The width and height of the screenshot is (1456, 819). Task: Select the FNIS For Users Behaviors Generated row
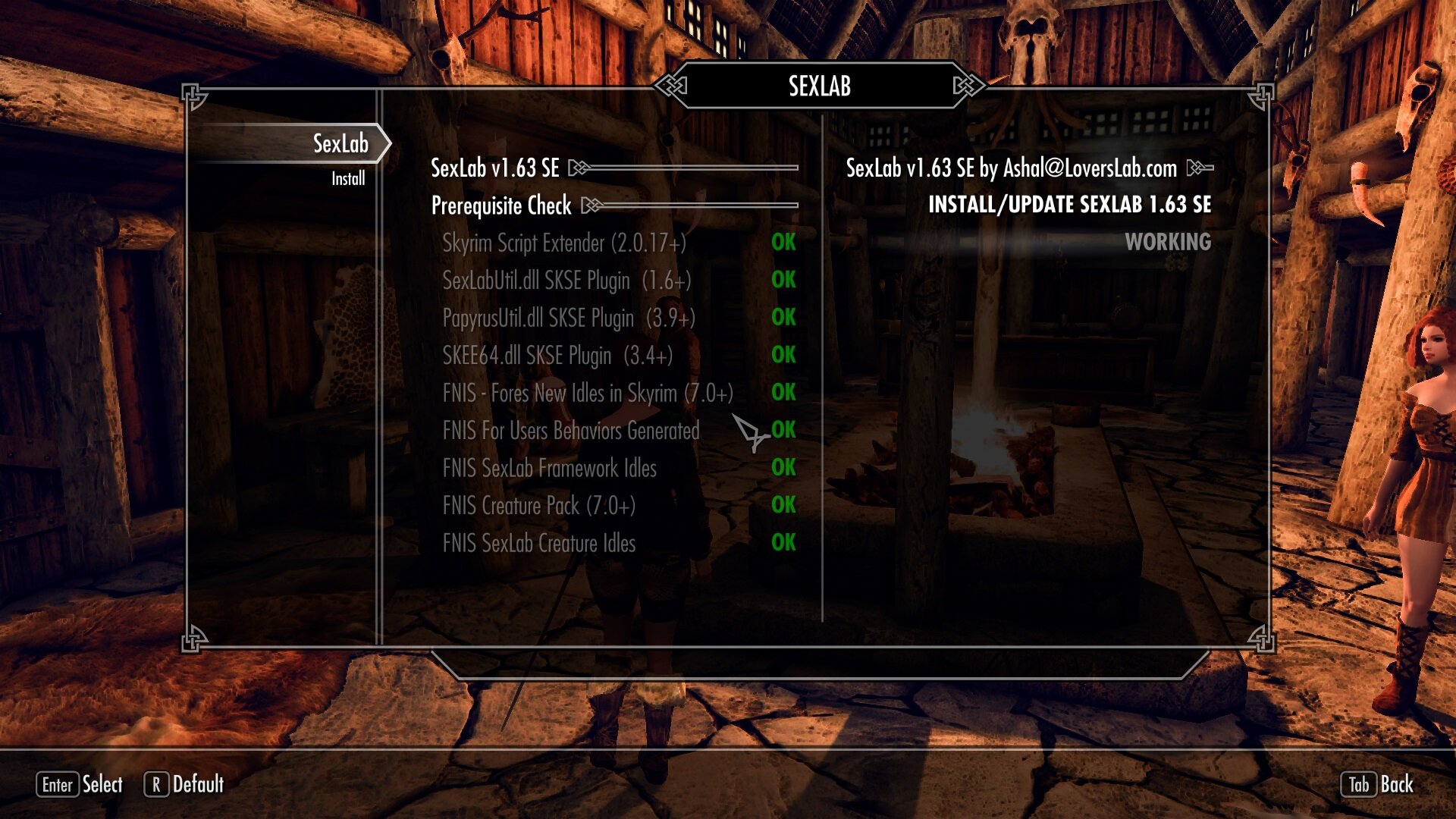571,431
